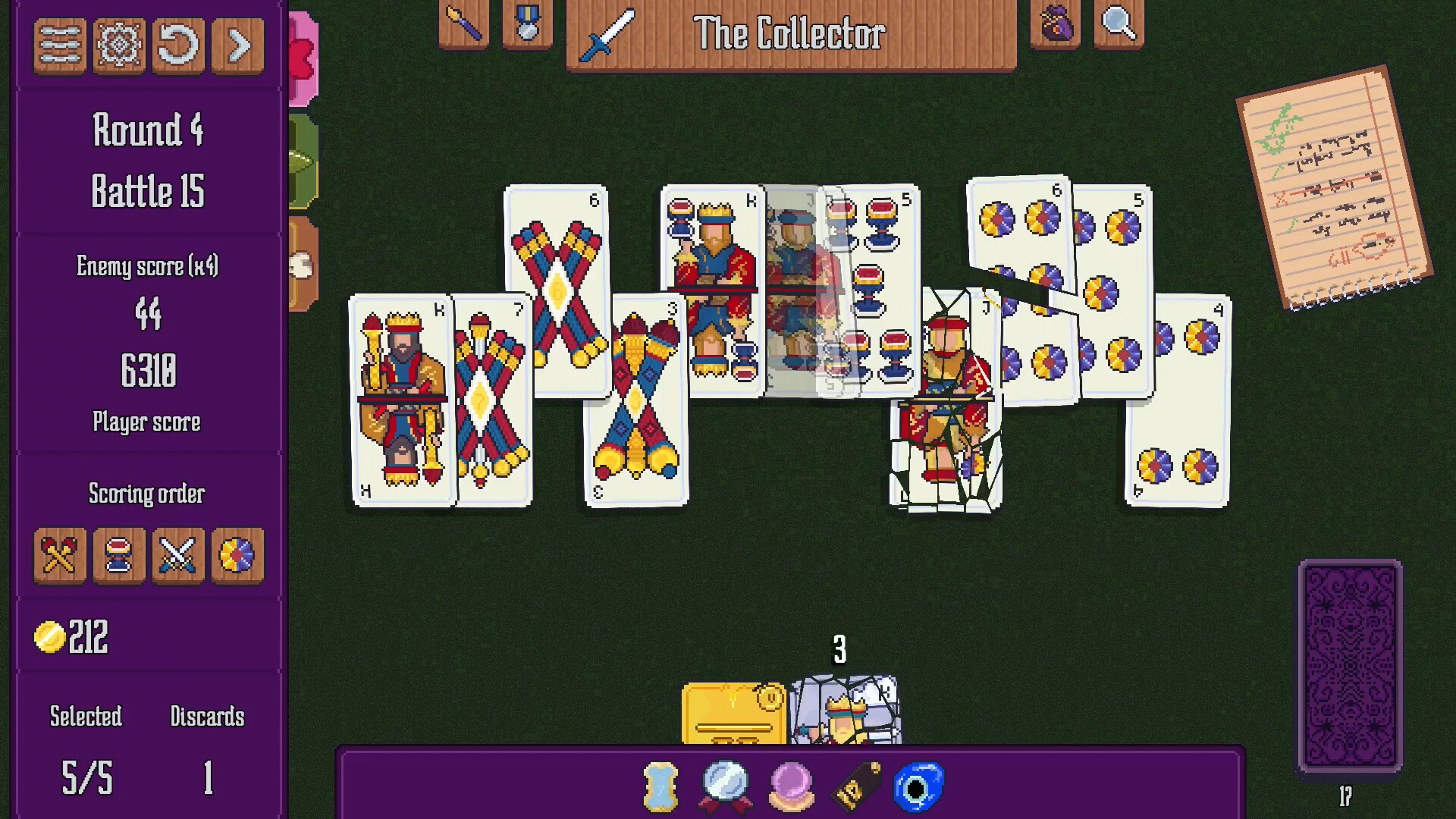Toggle the crossed swords scoring priority

[178, 557]
